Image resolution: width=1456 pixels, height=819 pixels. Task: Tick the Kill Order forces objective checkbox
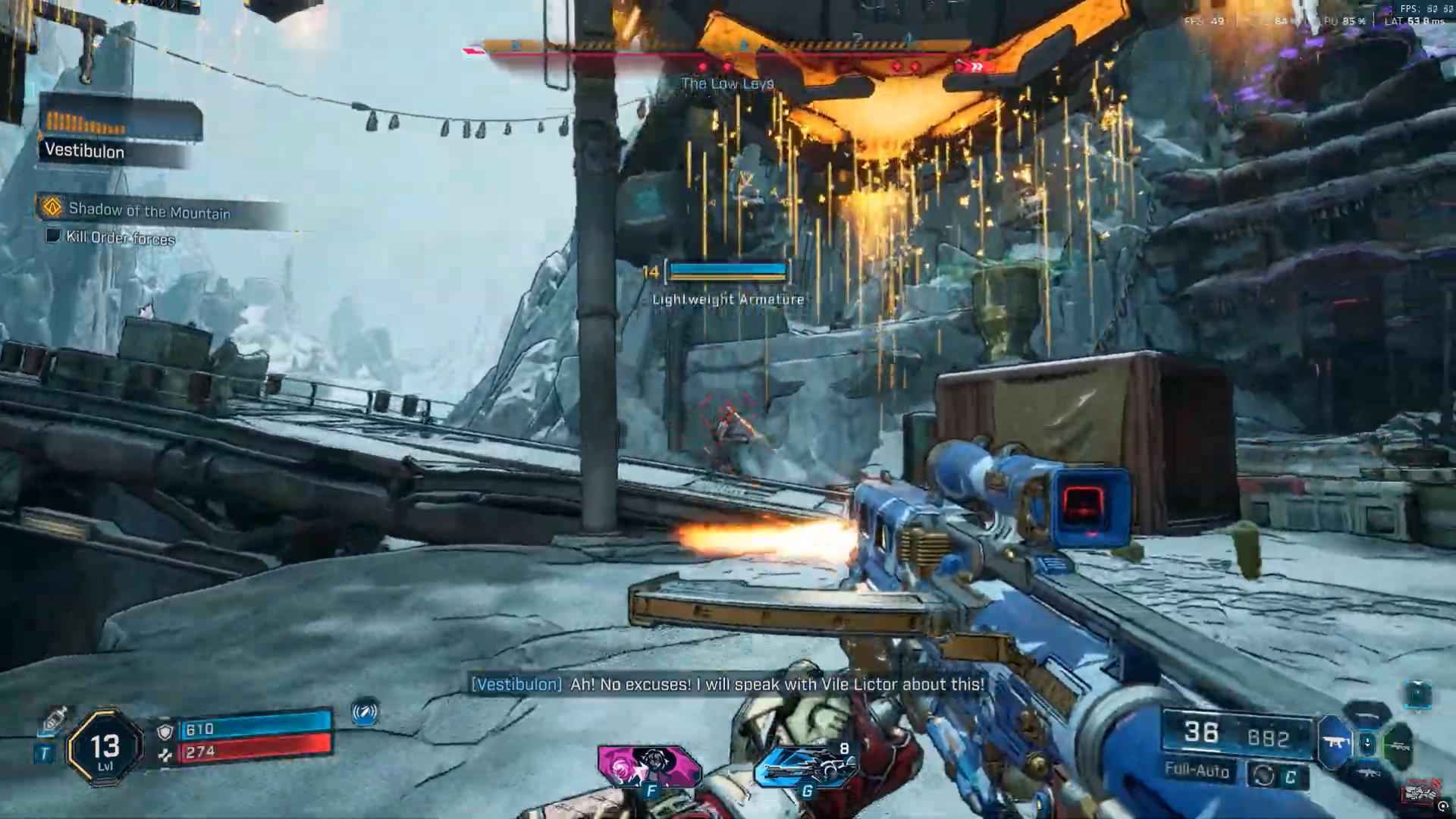(x=53, y=236)
